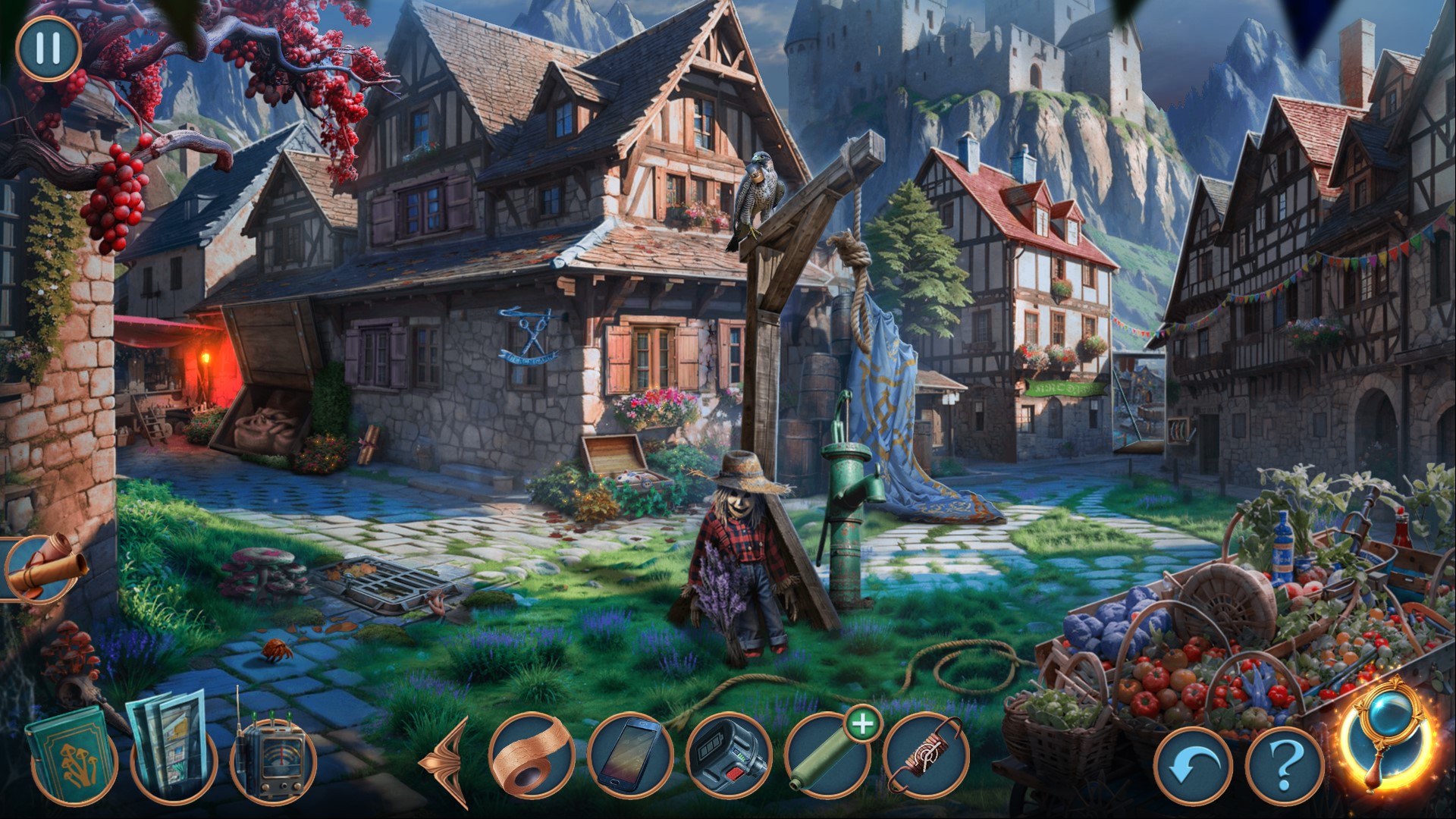Open help with the question mark button
The image size is (1456, 819).
tap(1284, 768)
